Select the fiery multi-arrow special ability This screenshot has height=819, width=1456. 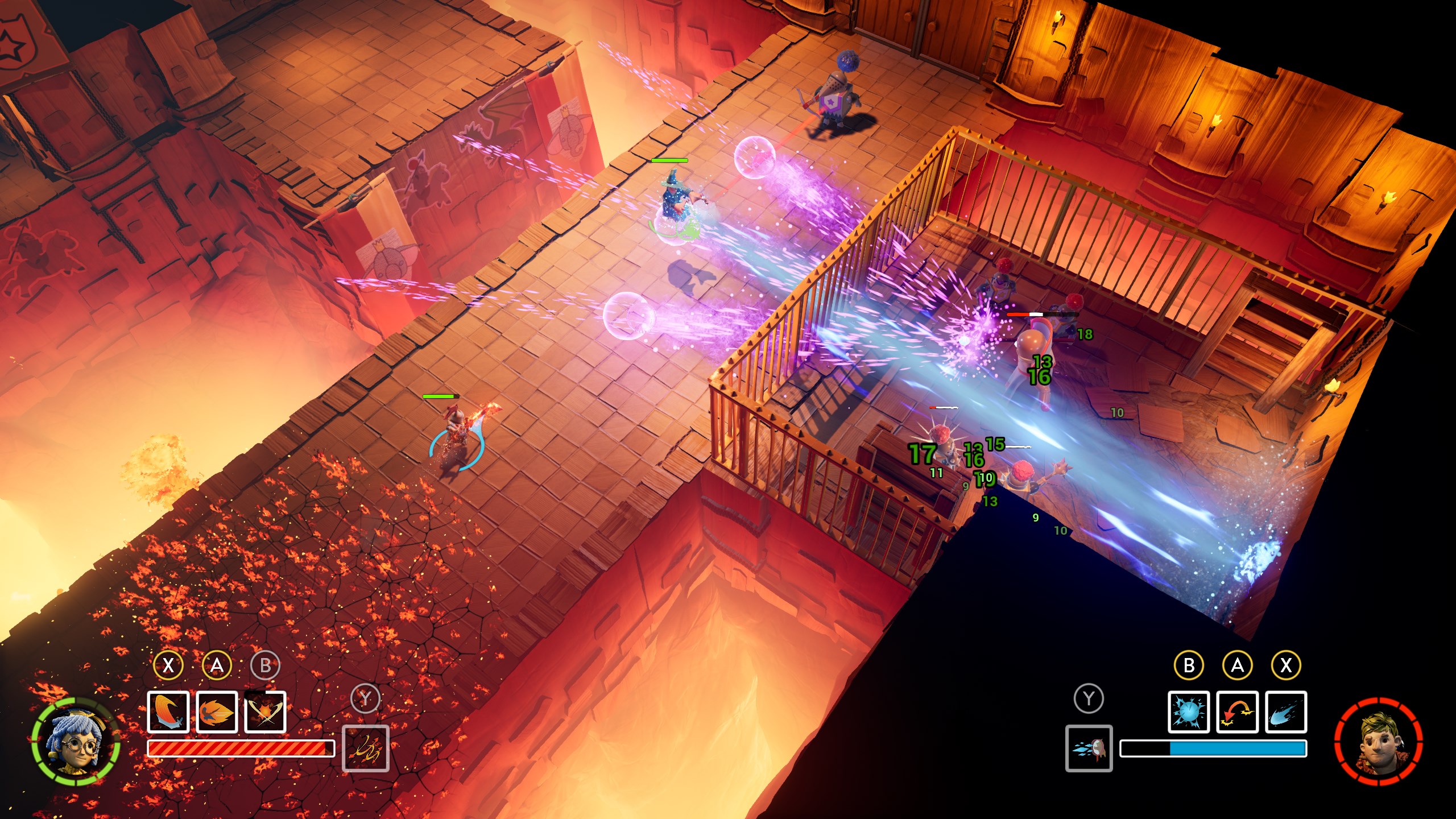tap(366, 748)
